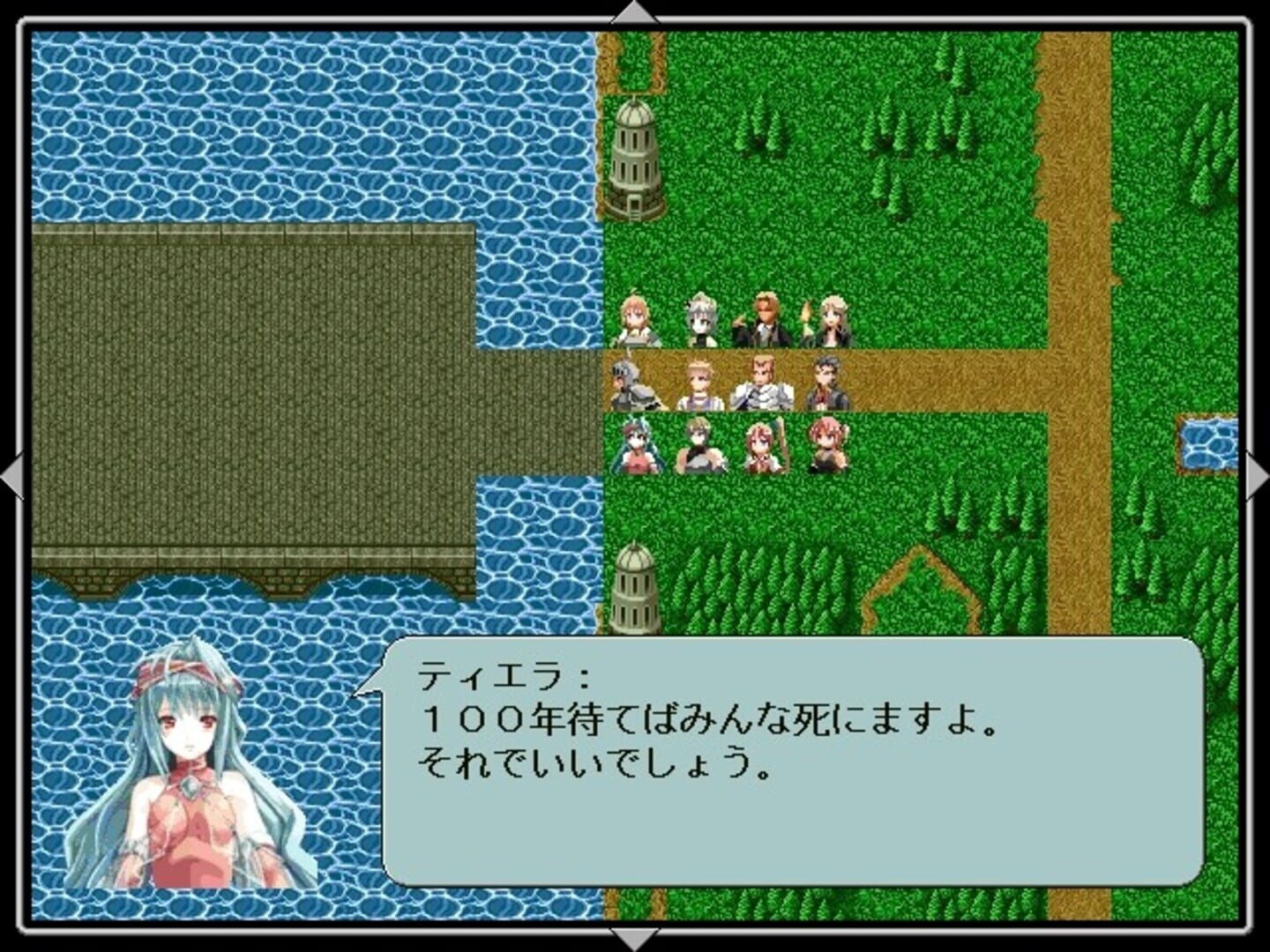
Task: Select the teal-haired girl in red dress
Action: [636, 450]
